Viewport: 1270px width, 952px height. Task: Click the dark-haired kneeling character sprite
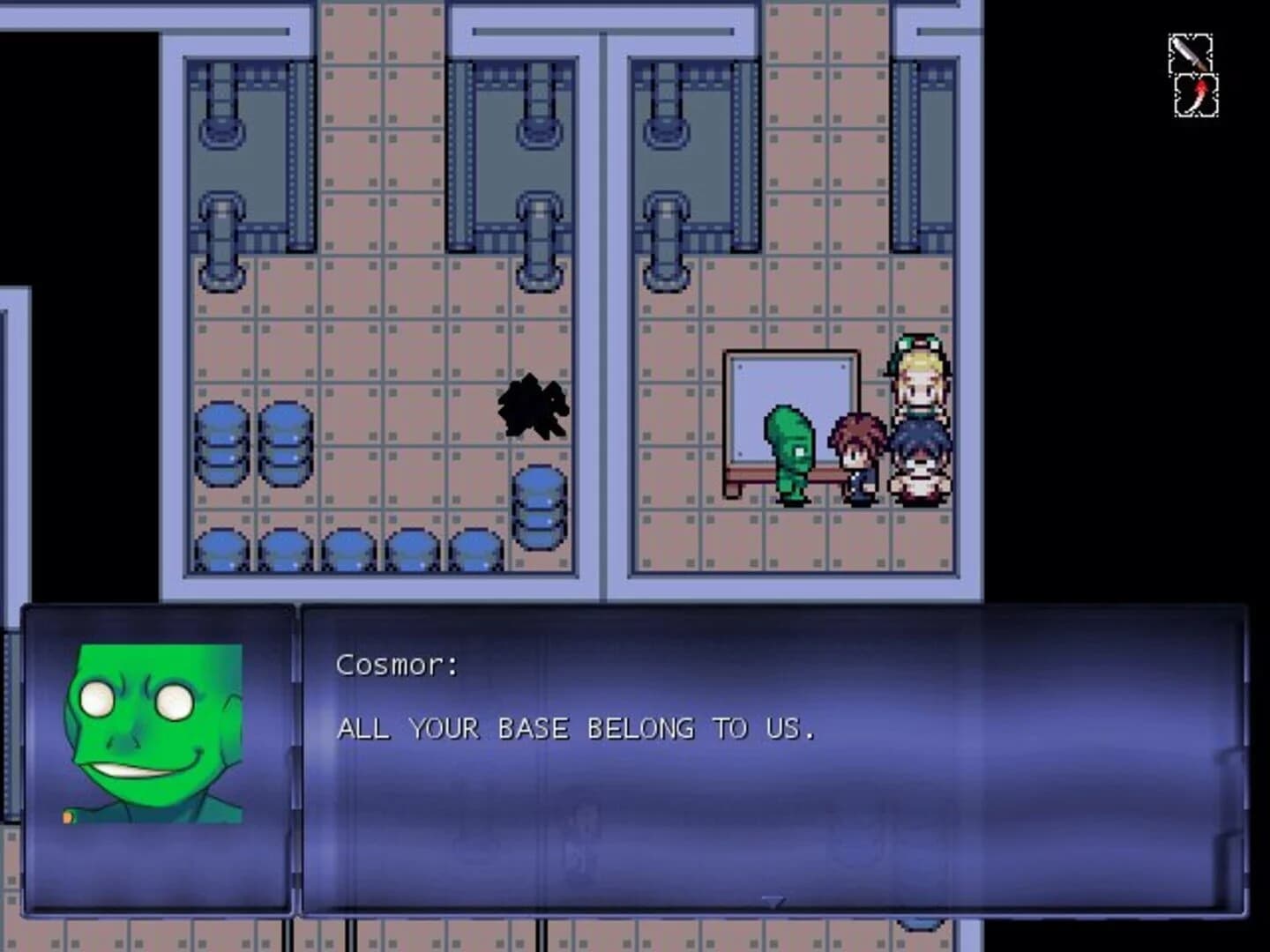click(x=918, y=467)
